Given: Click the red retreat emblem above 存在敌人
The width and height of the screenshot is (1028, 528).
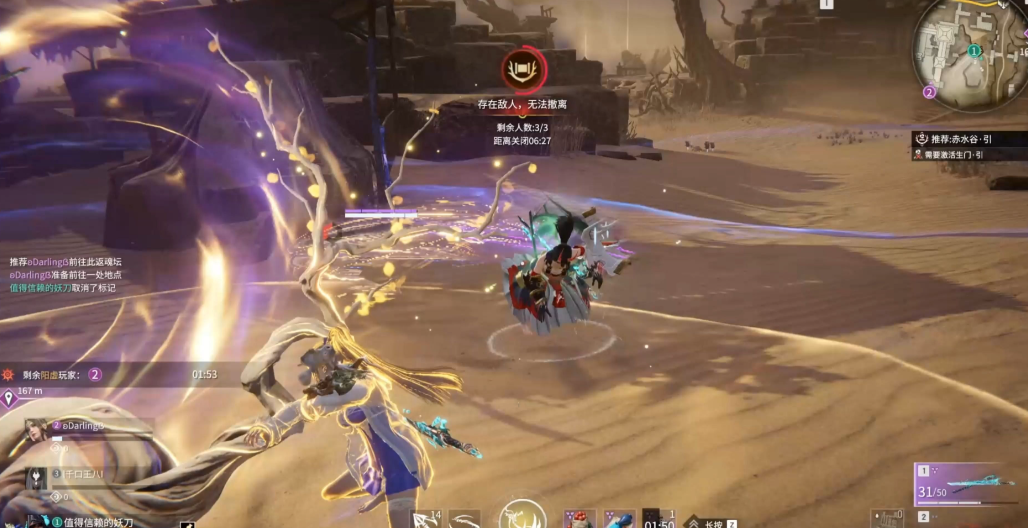Looking at the screenshot, I should click(x=524, y=70).
